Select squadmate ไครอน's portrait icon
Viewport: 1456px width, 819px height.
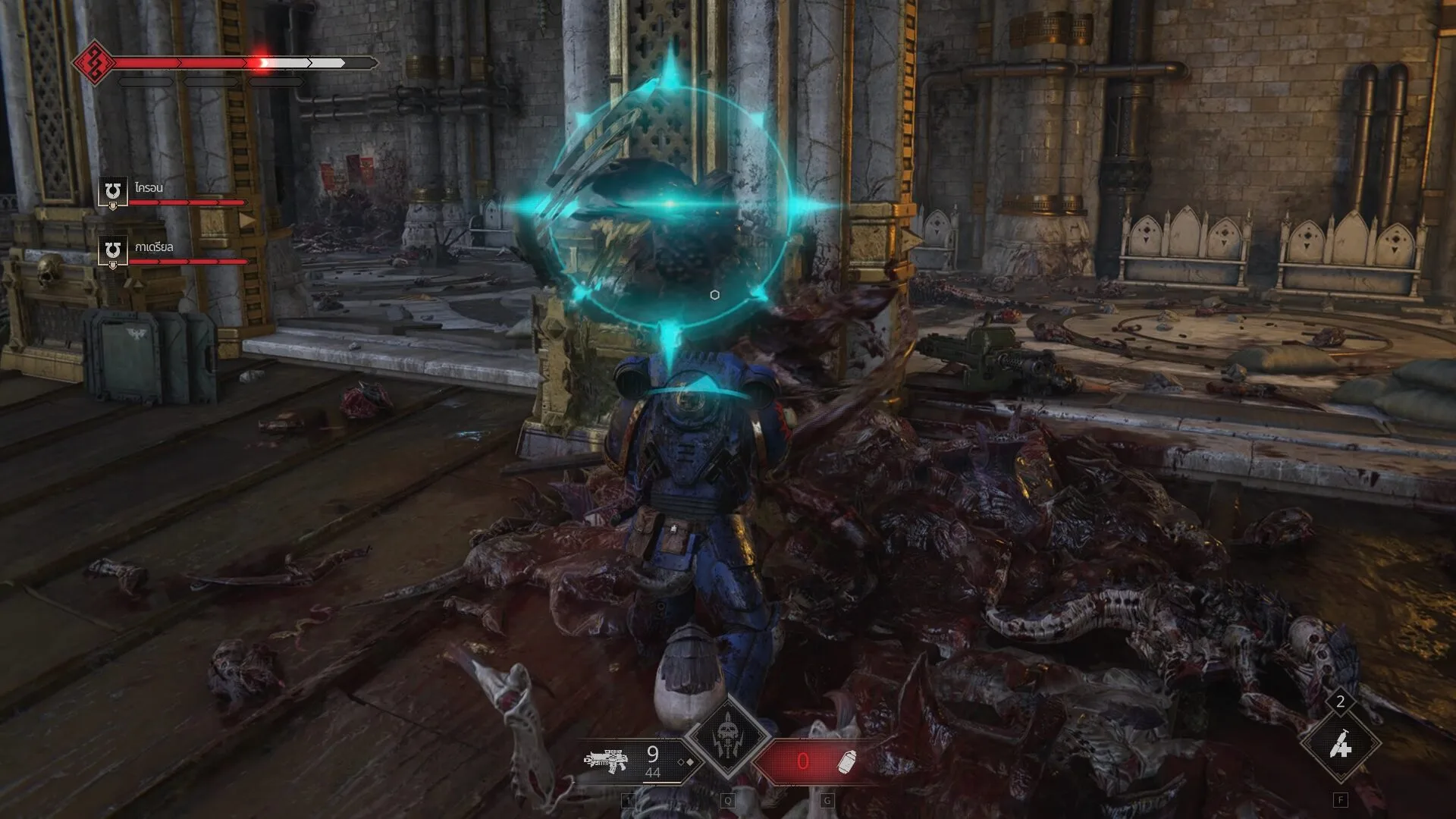coord(113,190)
